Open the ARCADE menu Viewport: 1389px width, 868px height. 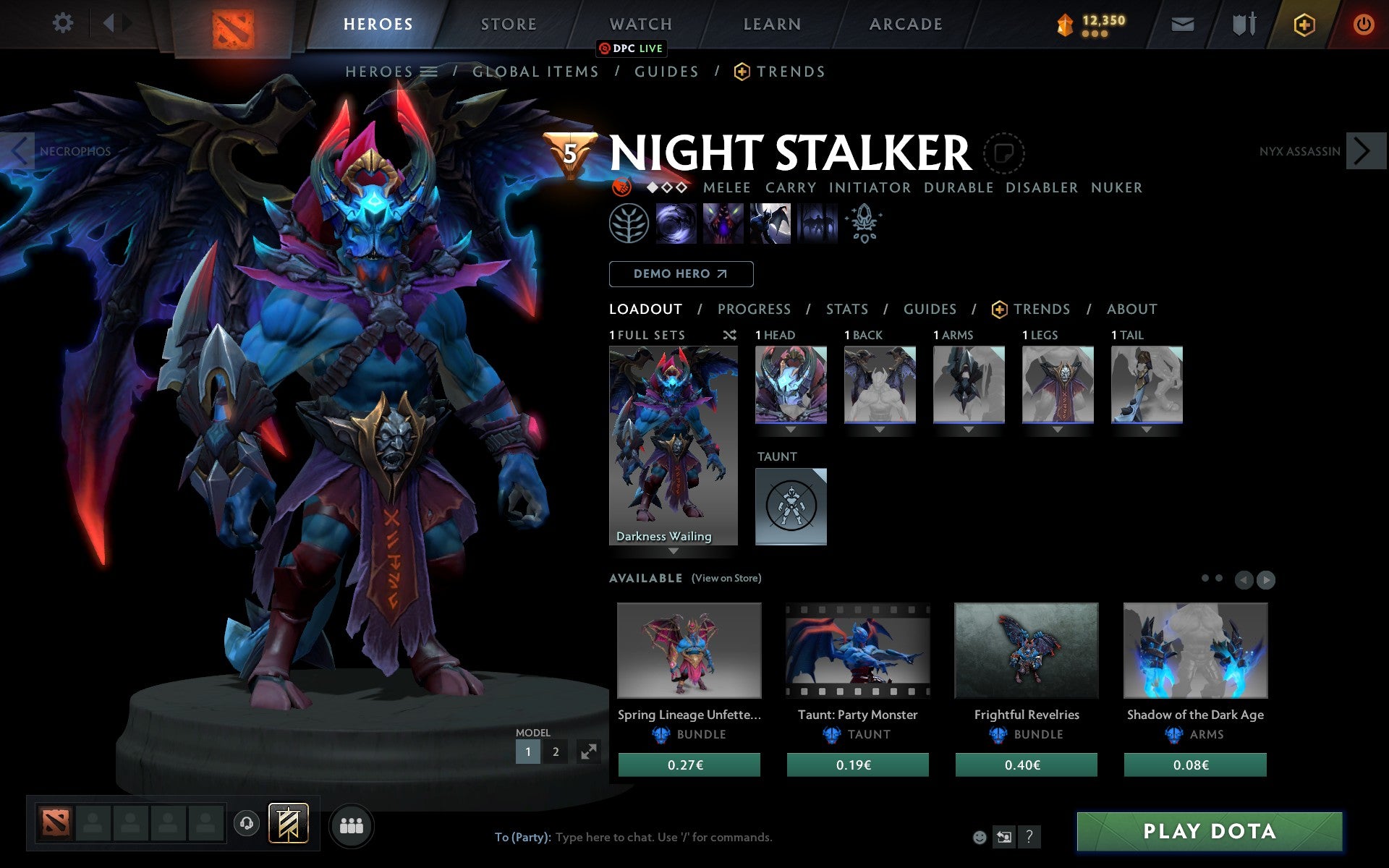(905, 24)
